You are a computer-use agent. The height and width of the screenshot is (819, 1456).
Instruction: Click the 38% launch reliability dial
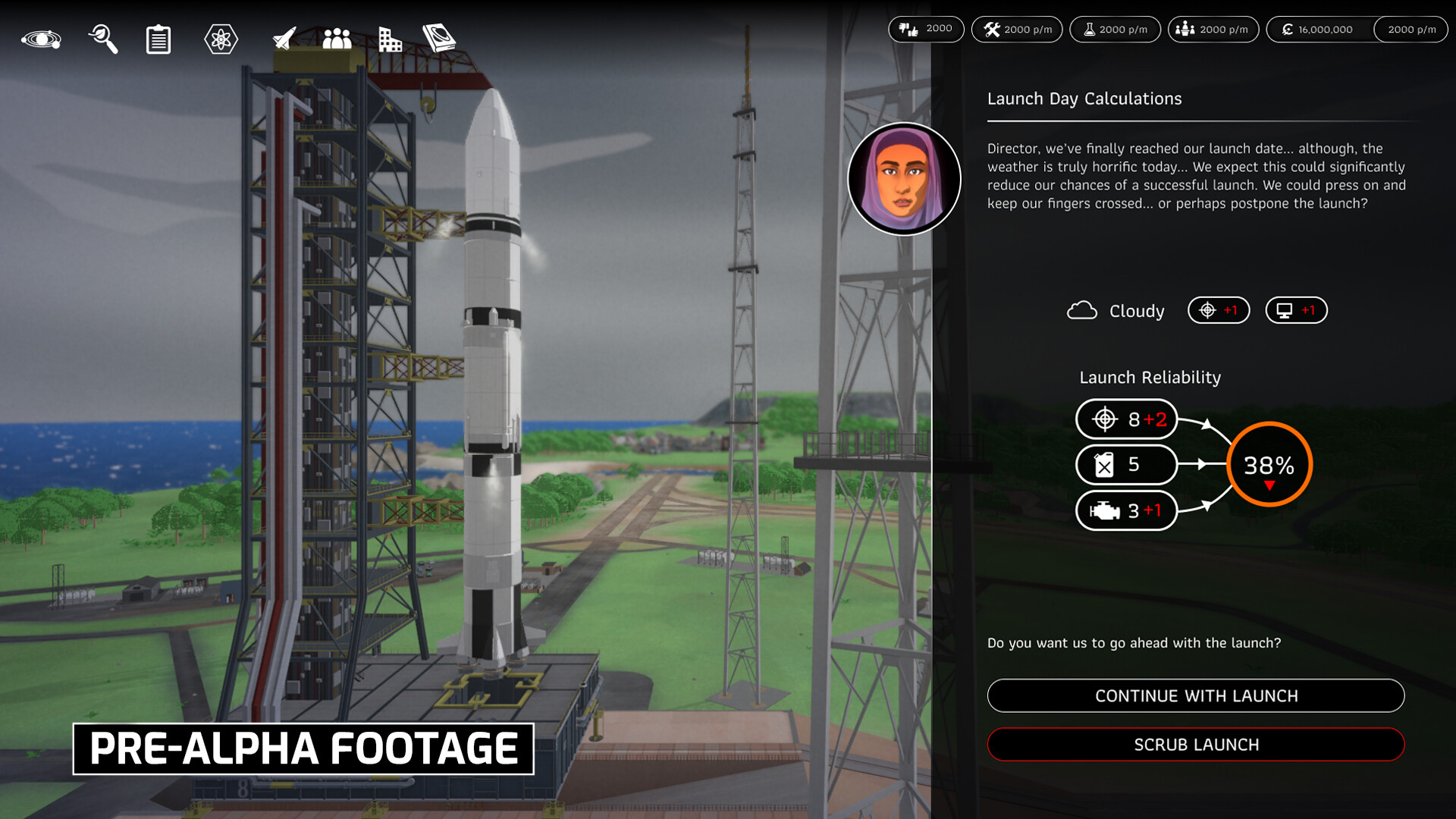pos(1269,465)
